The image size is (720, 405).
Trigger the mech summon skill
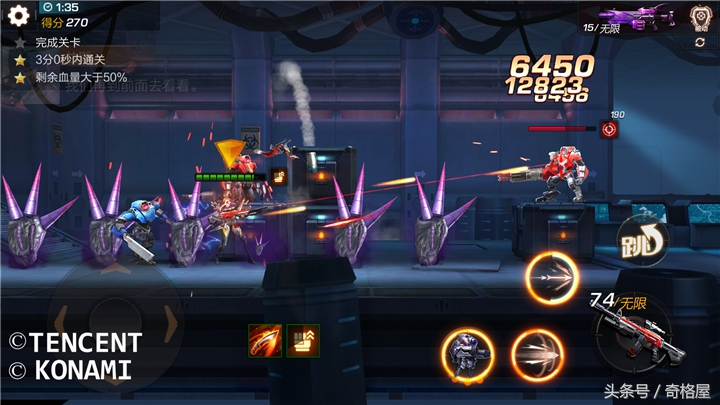467,355
